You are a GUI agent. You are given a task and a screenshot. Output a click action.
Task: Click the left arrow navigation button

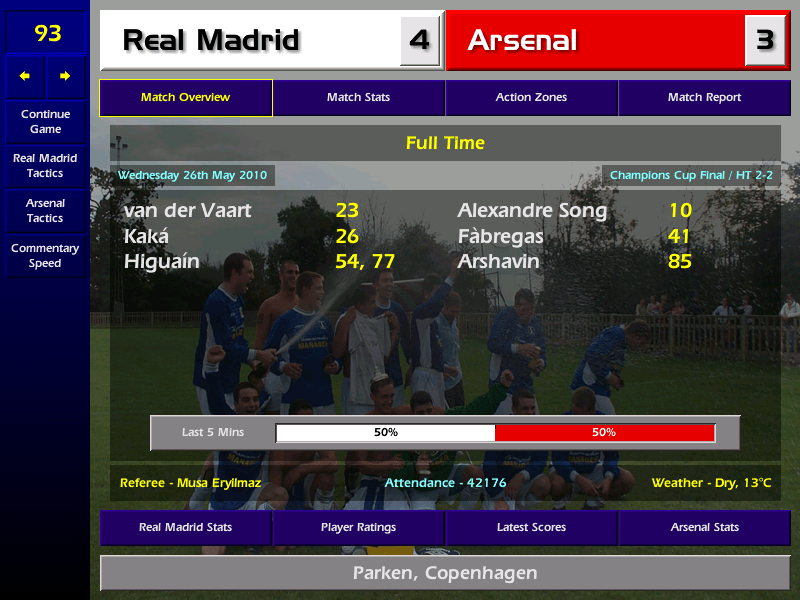(25, 76)
